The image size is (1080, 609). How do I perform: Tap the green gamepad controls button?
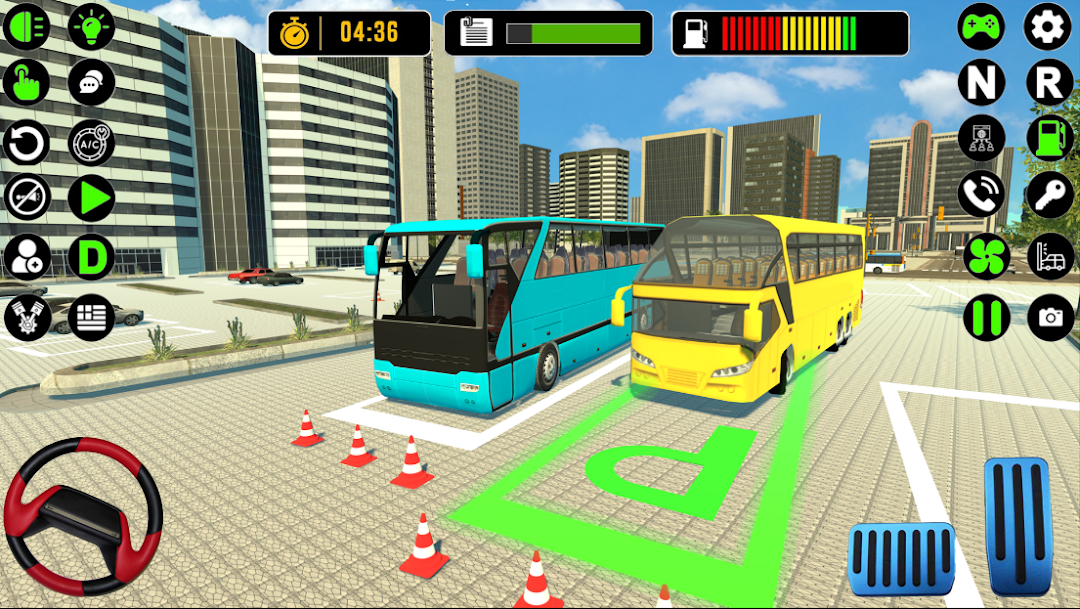[x=981, y=27]
